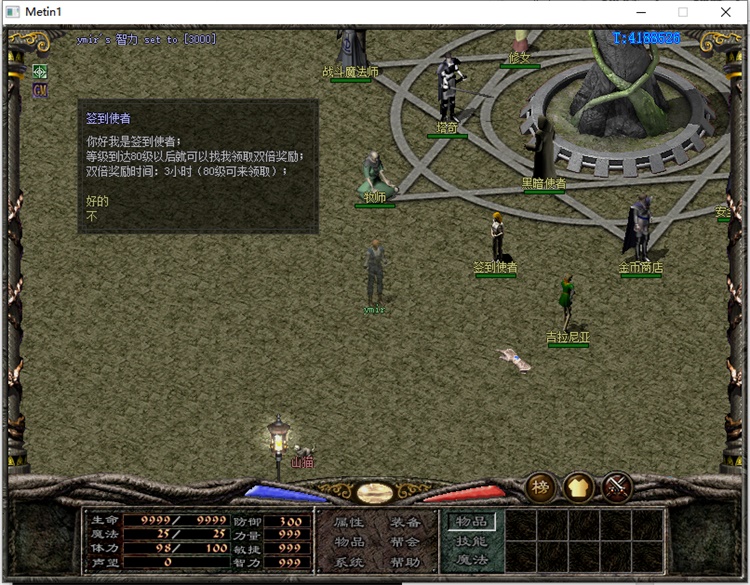Open the 帮会 guild menu
This screenshot has height=585, width=750.
pyautogui.click(x=405, y=542)
